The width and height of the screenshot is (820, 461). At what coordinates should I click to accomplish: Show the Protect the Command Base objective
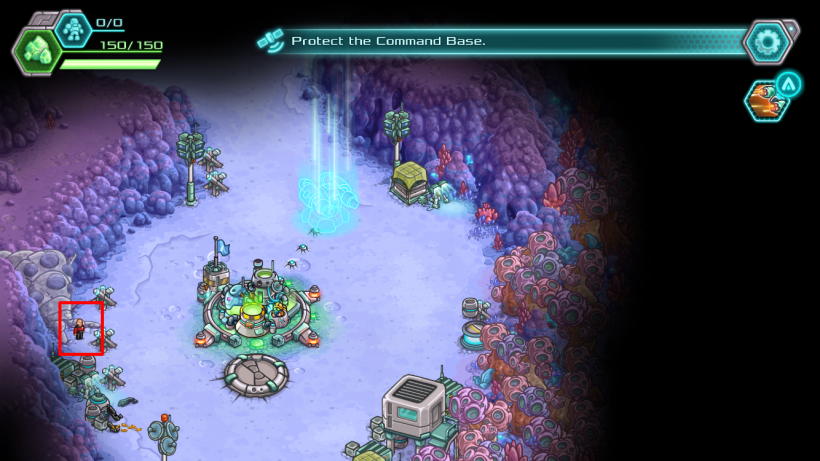(388, 41)
